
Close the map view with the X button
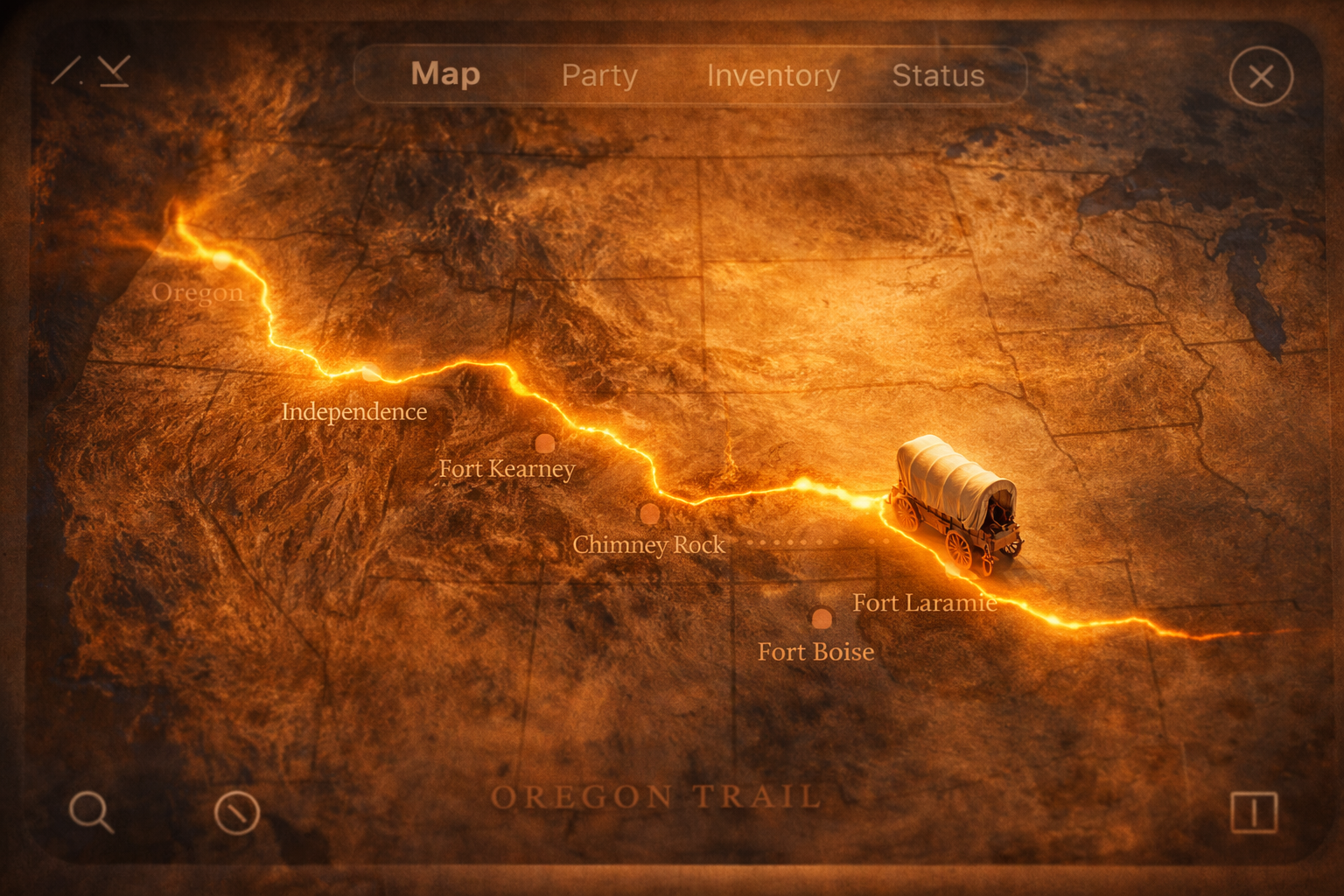[1261, 77]
